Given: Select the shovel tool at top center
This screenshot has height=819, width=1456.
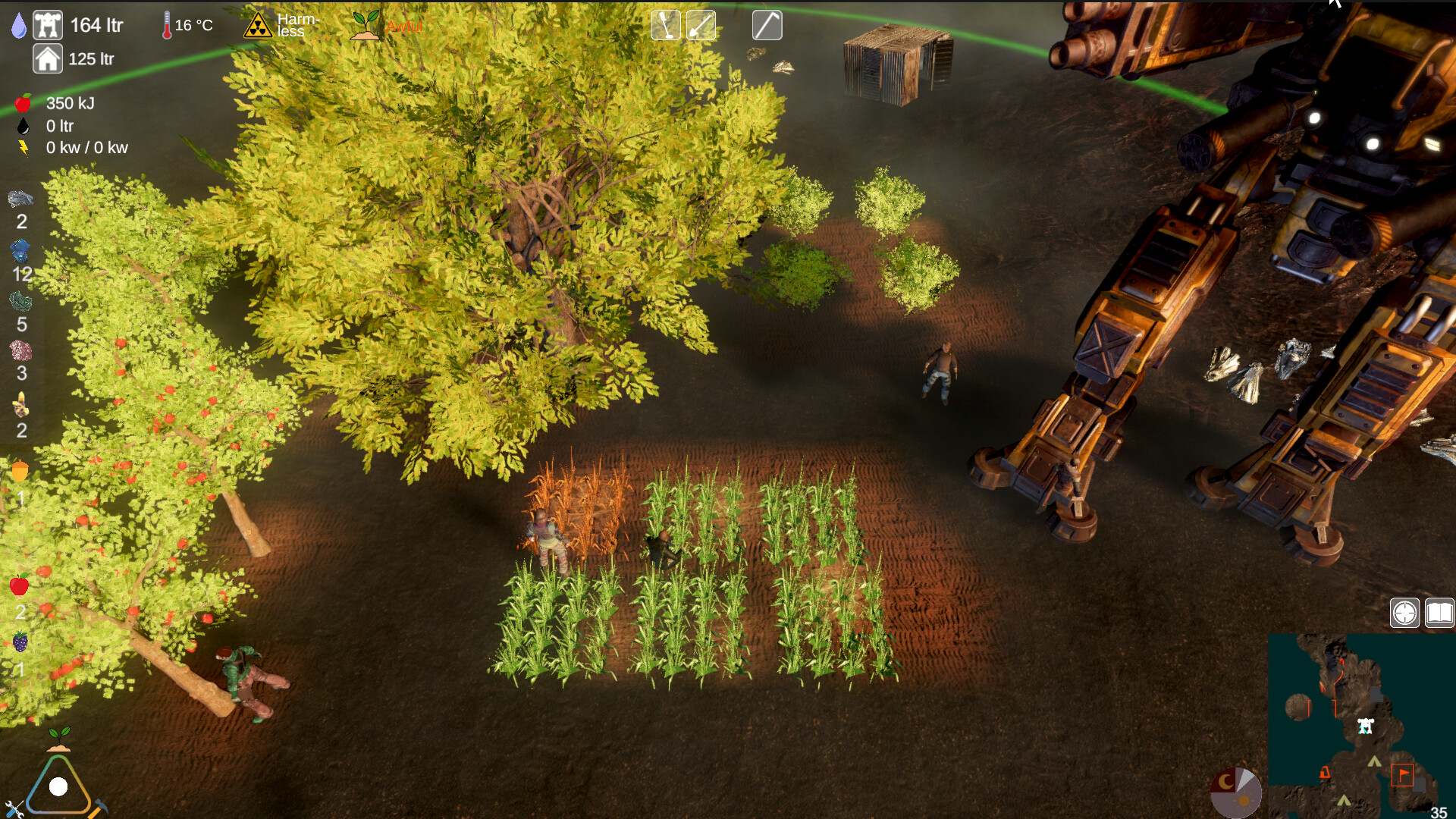Looking at the screenshot, I should pyautogui.click(x=701, y=25).
